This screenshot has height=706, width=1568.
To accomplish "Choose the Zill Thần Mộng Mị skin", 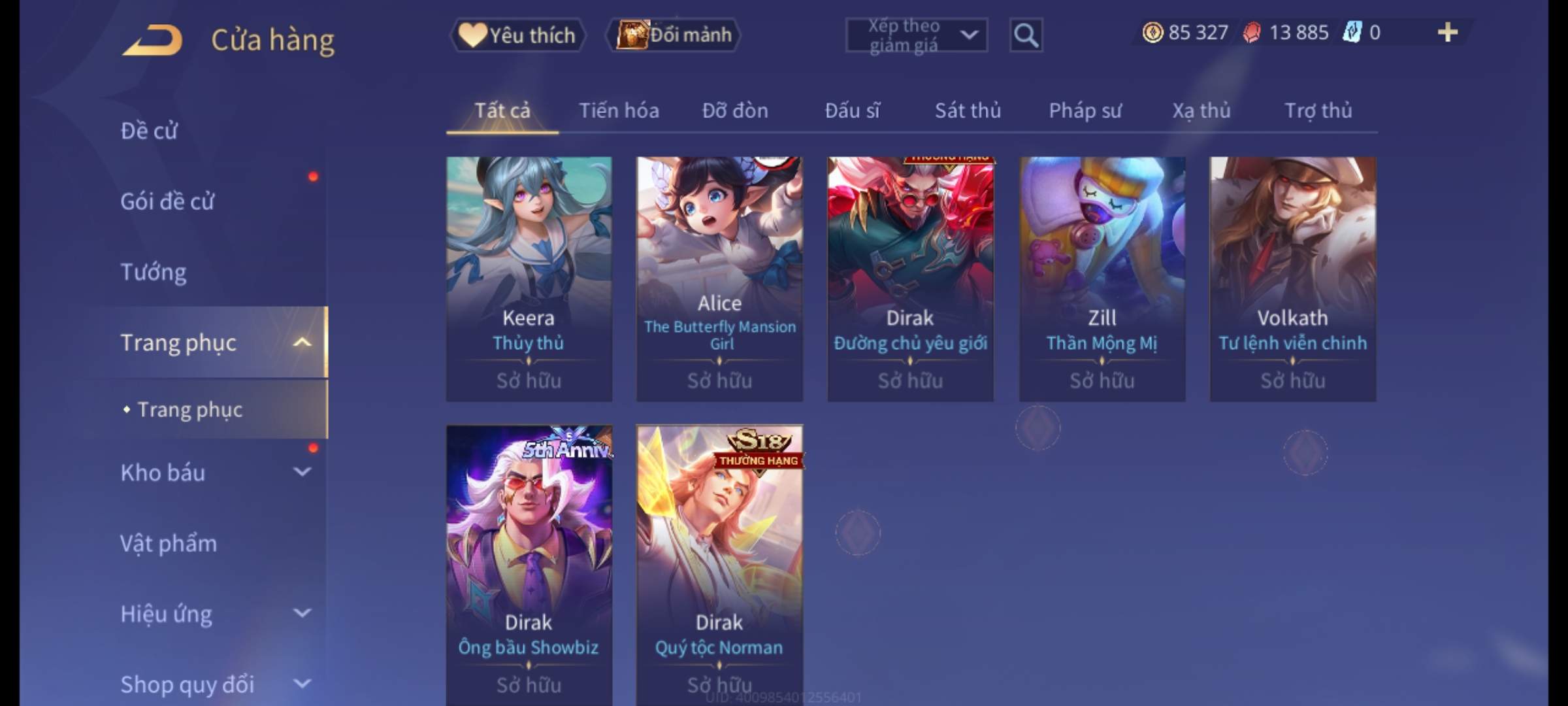I will pyautogui.click(x=1102, y=278).
